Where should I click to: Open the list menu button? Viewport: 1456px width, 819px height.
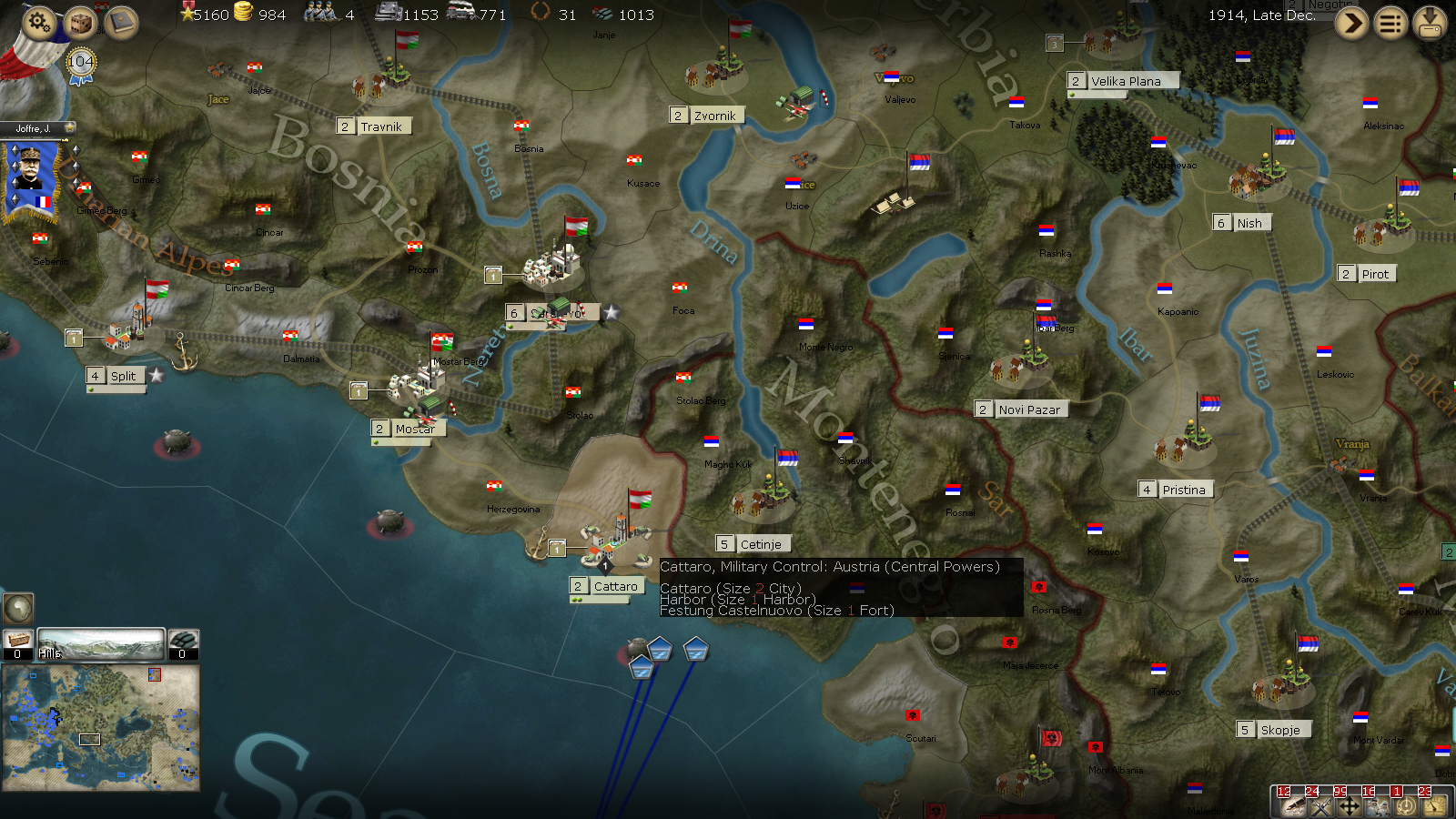pyautogui.click(x=1390, y=22)
